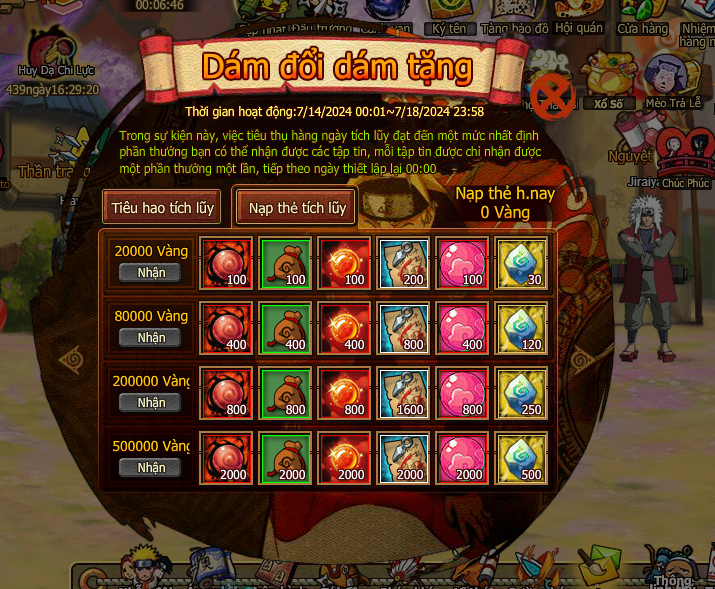Close the Dám đổi dám tặng event window
Viewport: 715px width, 589px height.
pyautogui.click(x=558, y=96)
